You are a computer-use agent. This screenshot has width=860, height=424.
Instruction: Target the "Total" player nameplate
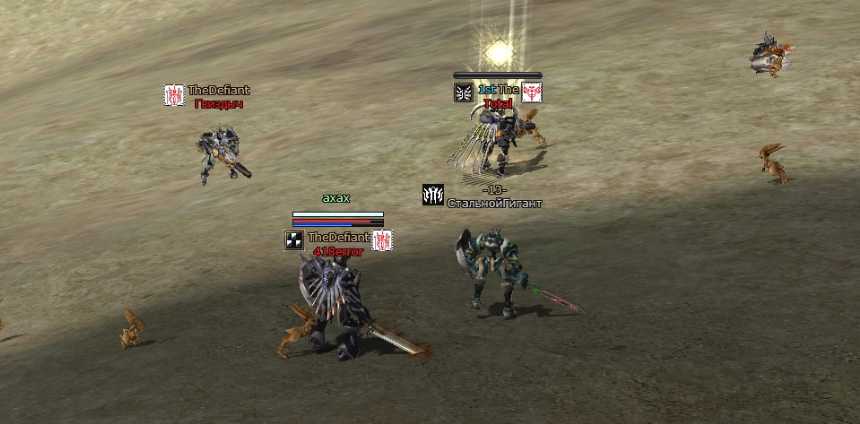(497, 103)
